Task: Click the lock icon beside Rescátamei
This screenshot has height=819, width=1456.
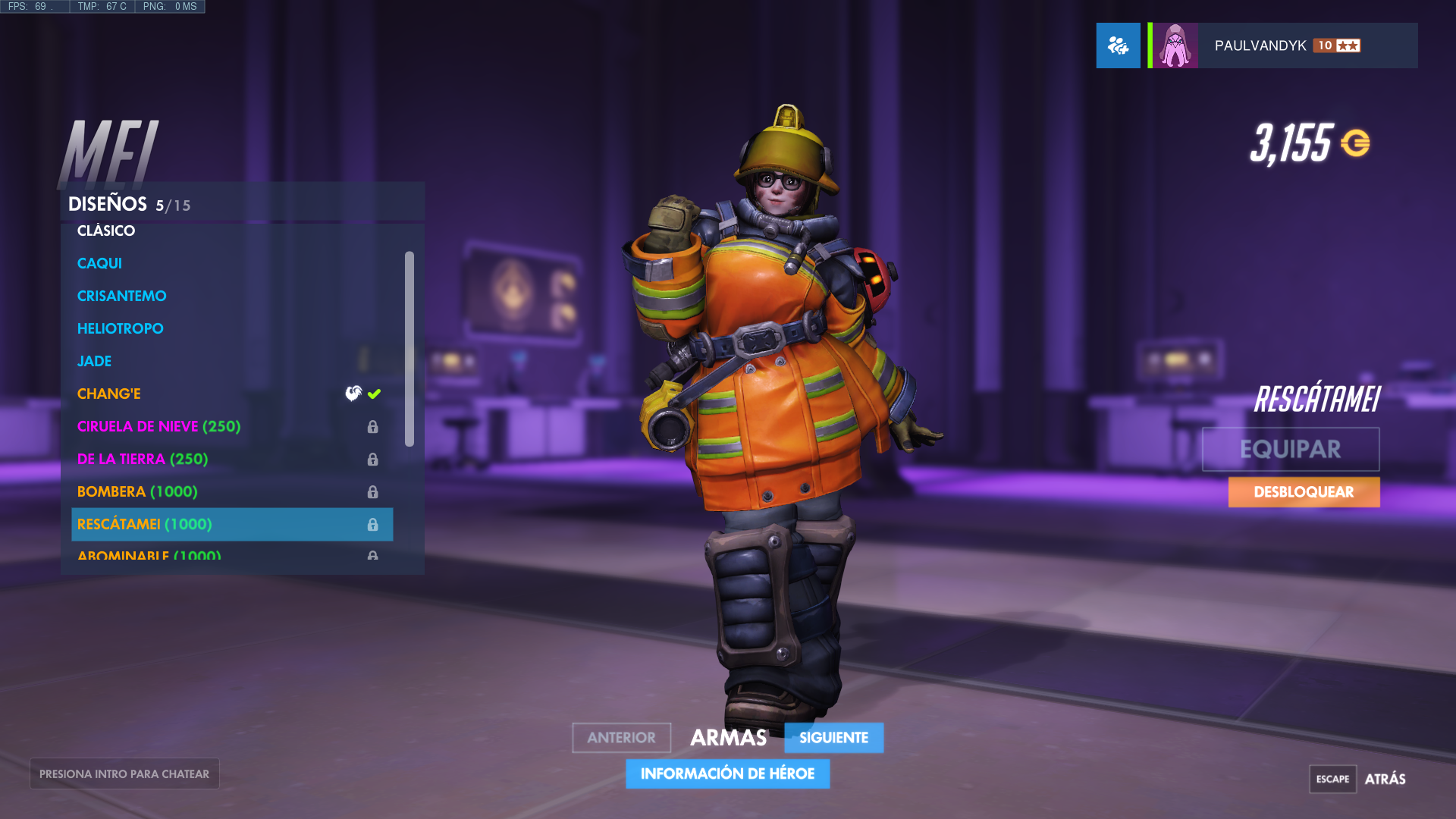Action: coord(372,524)
